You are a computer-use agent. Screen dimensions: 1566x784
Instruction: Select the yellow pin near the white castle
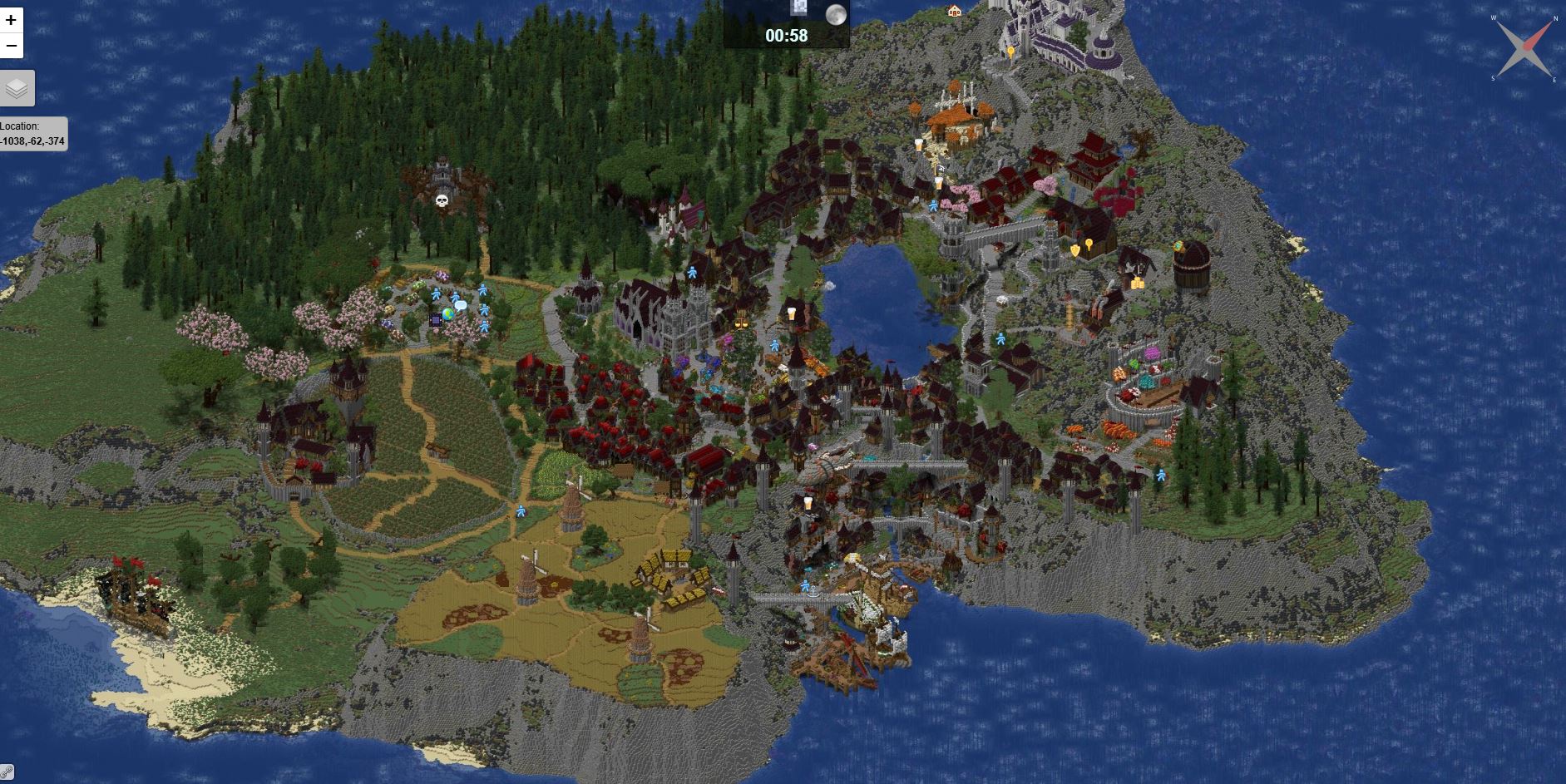(x=1010, y=52)
